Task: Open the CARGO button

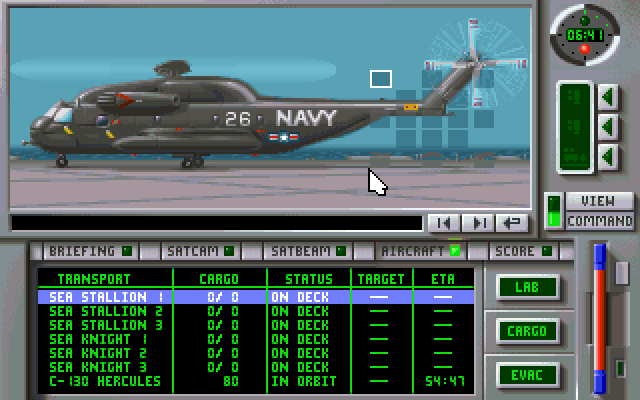Action: tap(527, 331)
